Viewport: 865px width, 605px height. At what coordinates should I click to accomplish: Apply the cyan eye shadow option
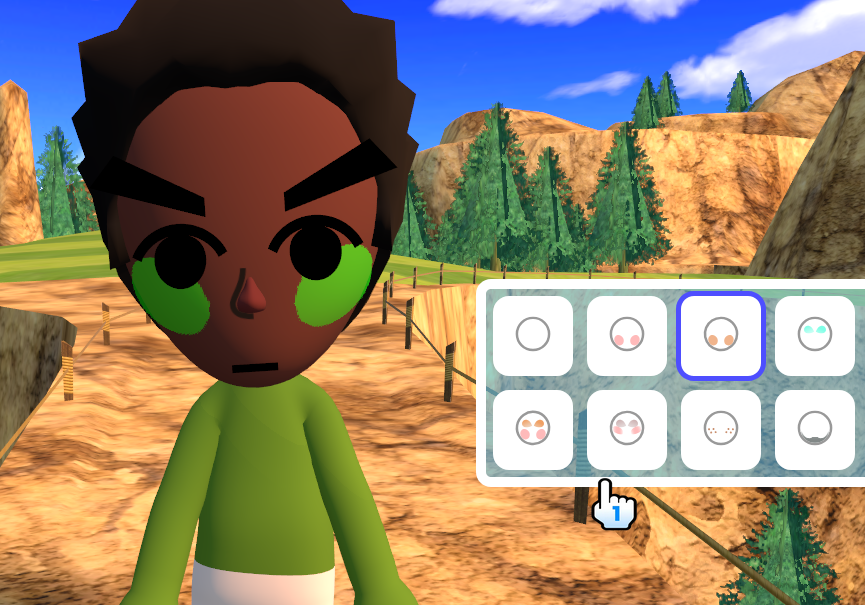pyautogui.click(x=814, y=336)
